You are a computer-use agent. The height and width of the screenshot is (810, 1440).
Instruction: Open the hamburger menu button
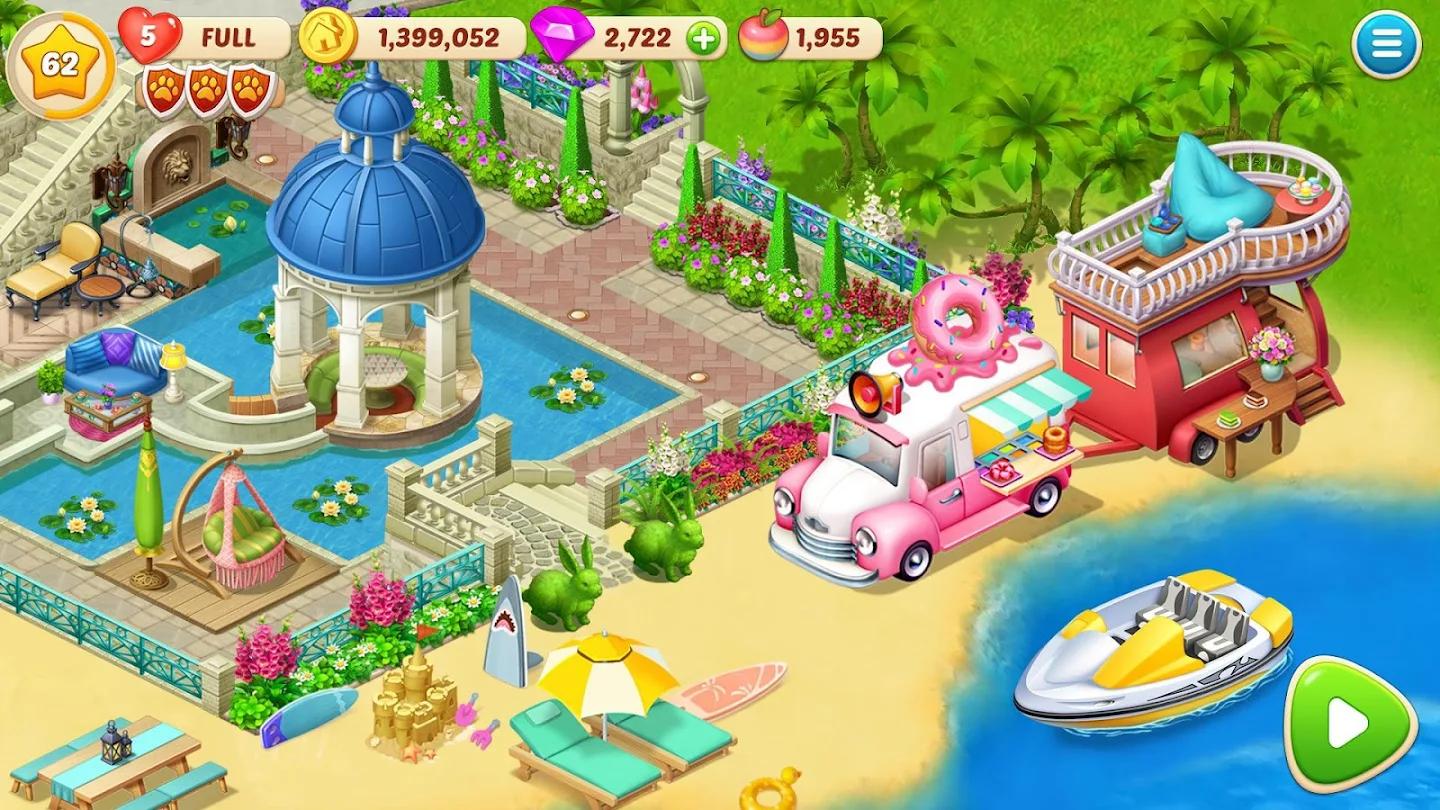[x=1386, y=45]
